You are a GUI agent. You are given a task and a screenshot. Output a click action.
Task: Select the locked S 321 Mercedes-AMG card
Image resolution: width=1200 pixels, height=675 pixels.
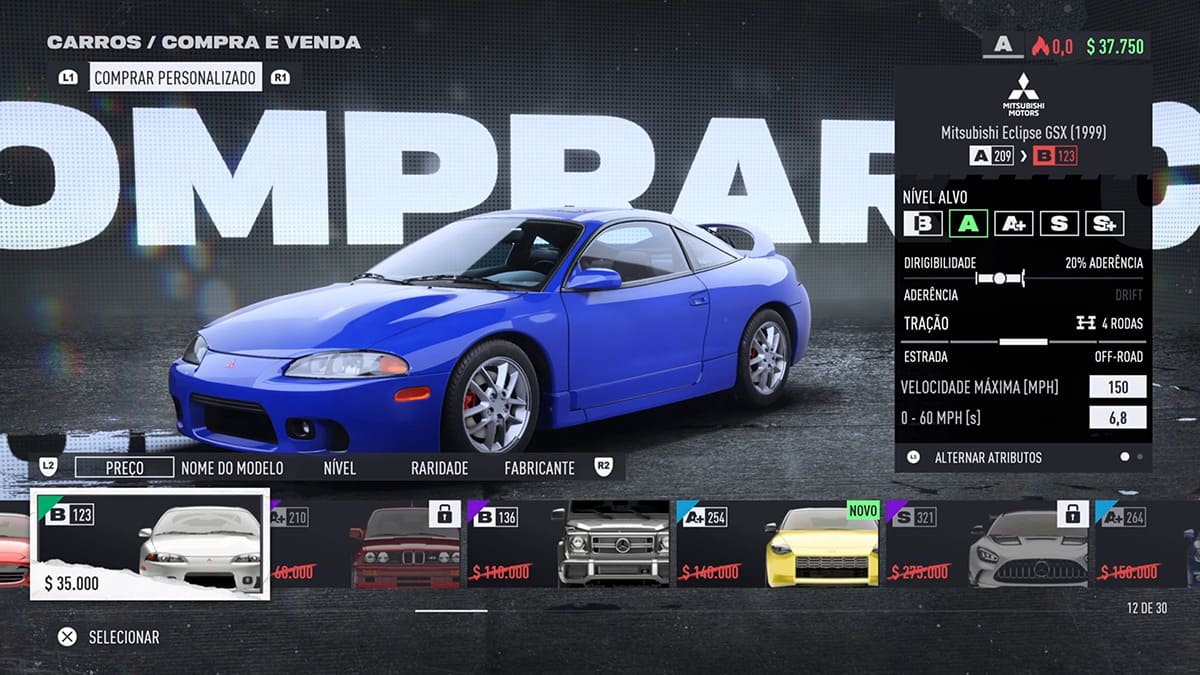point(986,544)
